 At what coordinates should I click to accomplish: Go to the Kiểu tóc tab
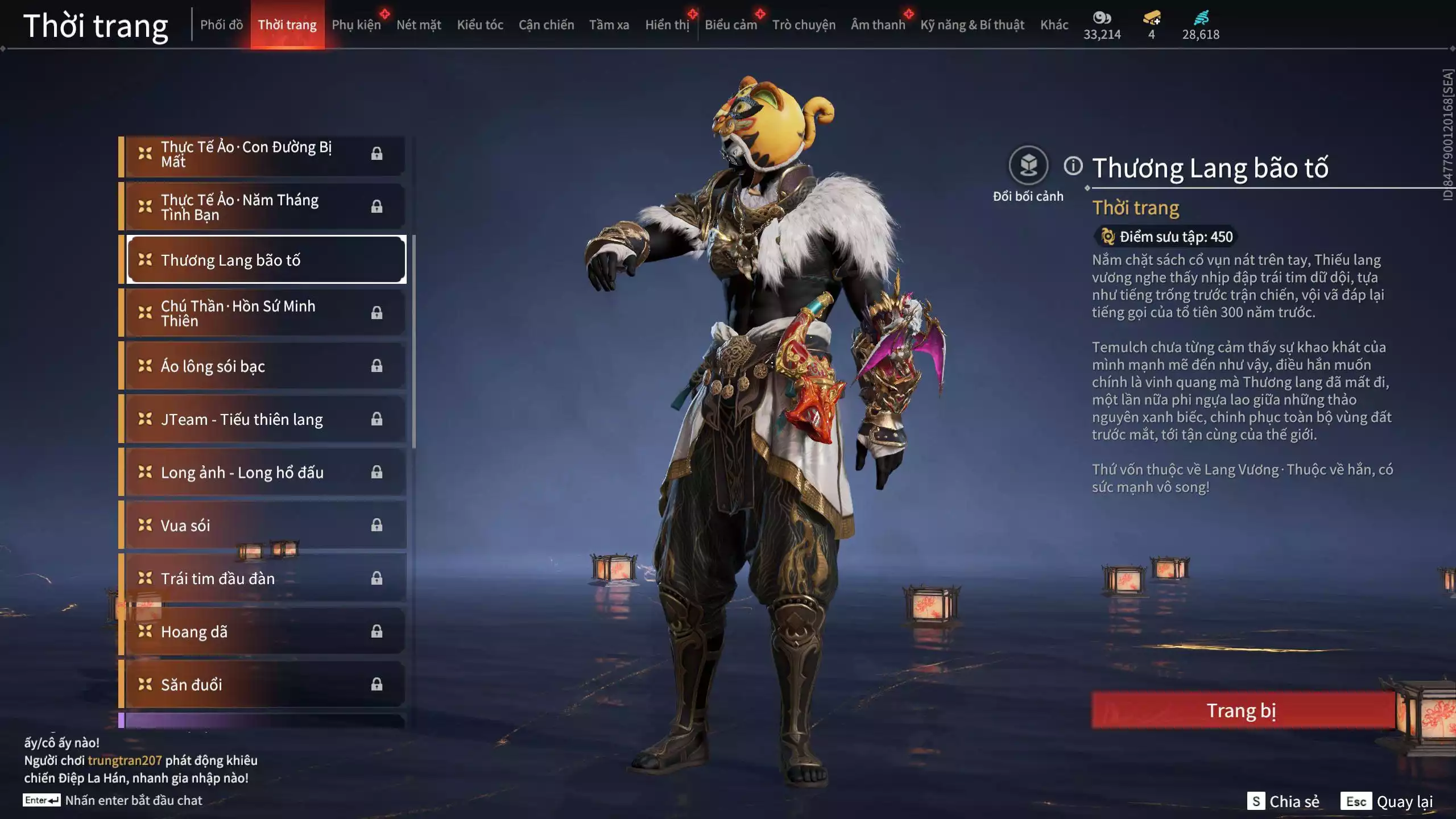point(480,25)
